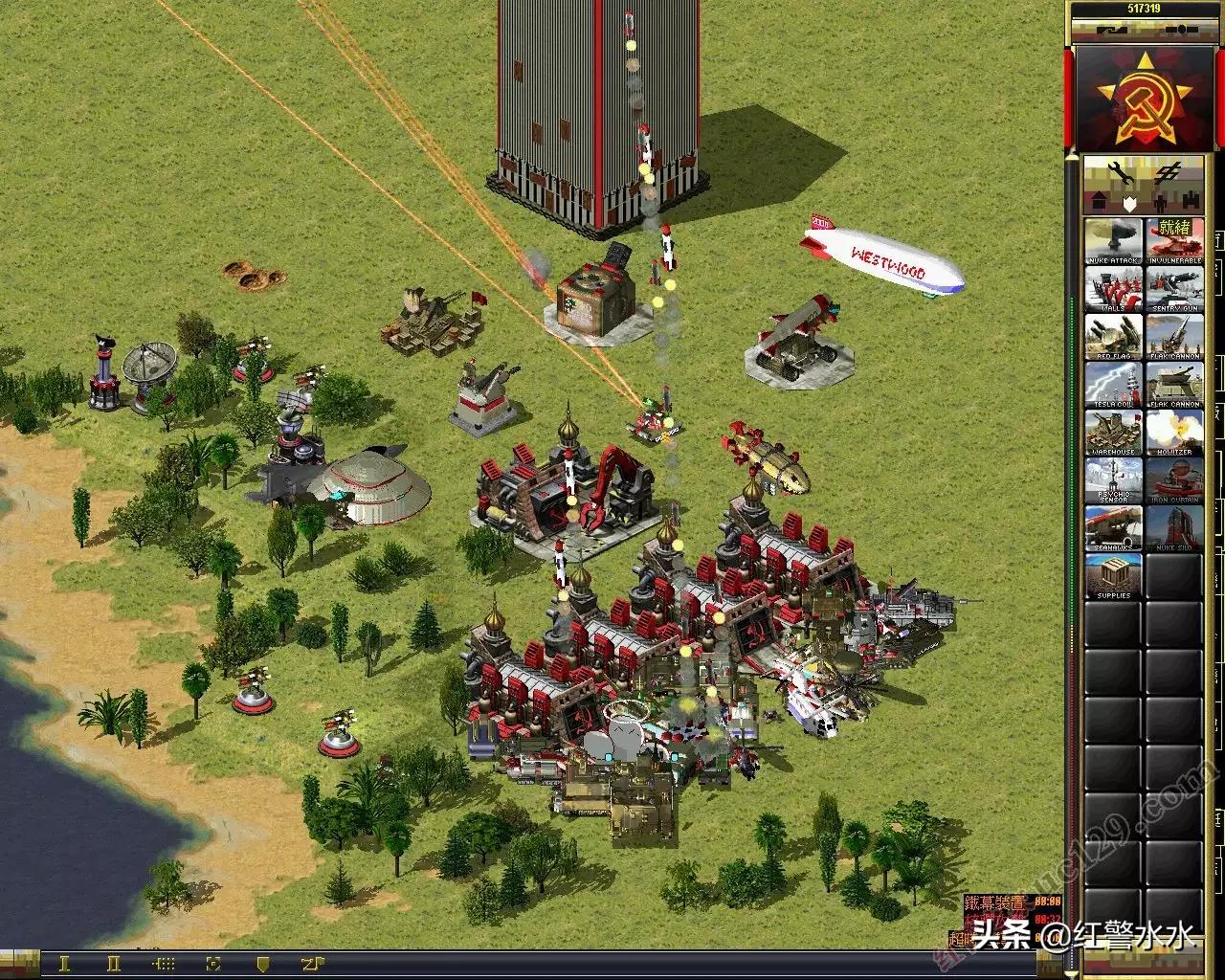Open the infantry production tab
Viewport: 1225px width, 980px height.
click(x=1159, y=203)
